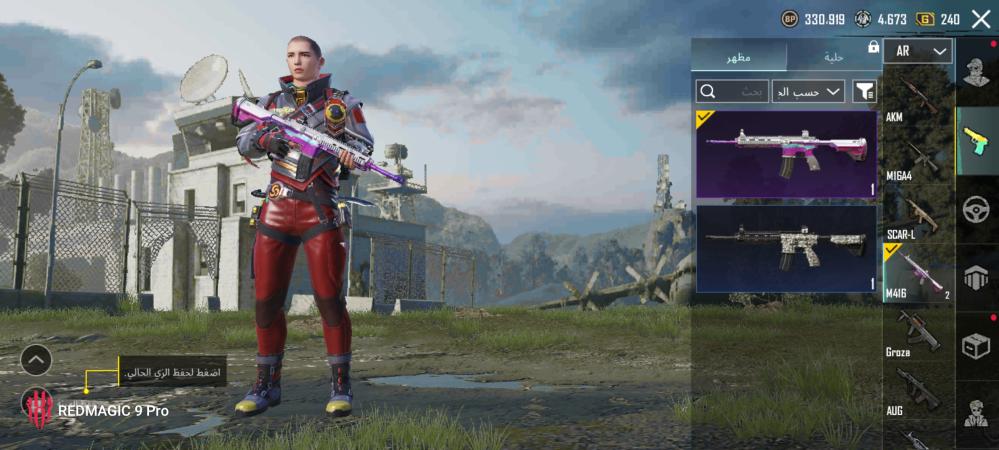Open the حسب sort dropdown
The width and height of the screenshot is (999, 450).
(808, 92)
